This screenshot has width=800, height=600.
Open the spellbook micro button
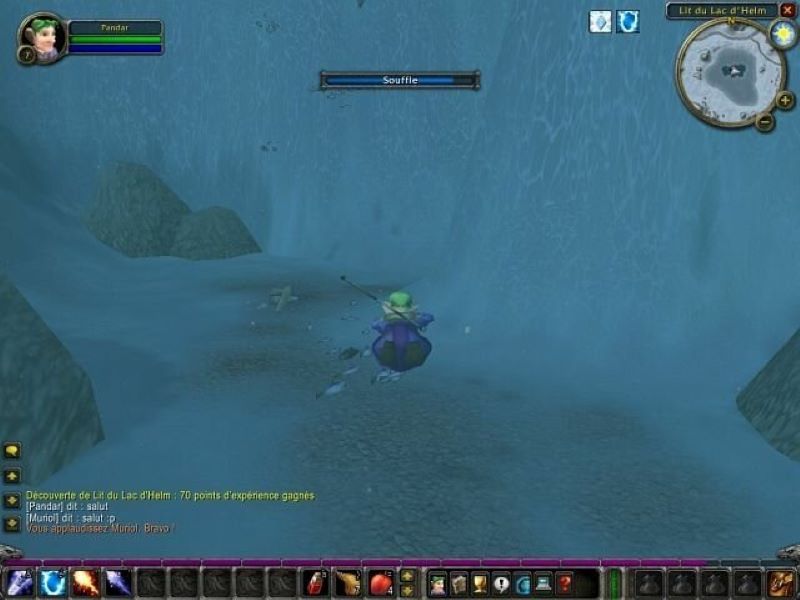click(x=459, y=583)
